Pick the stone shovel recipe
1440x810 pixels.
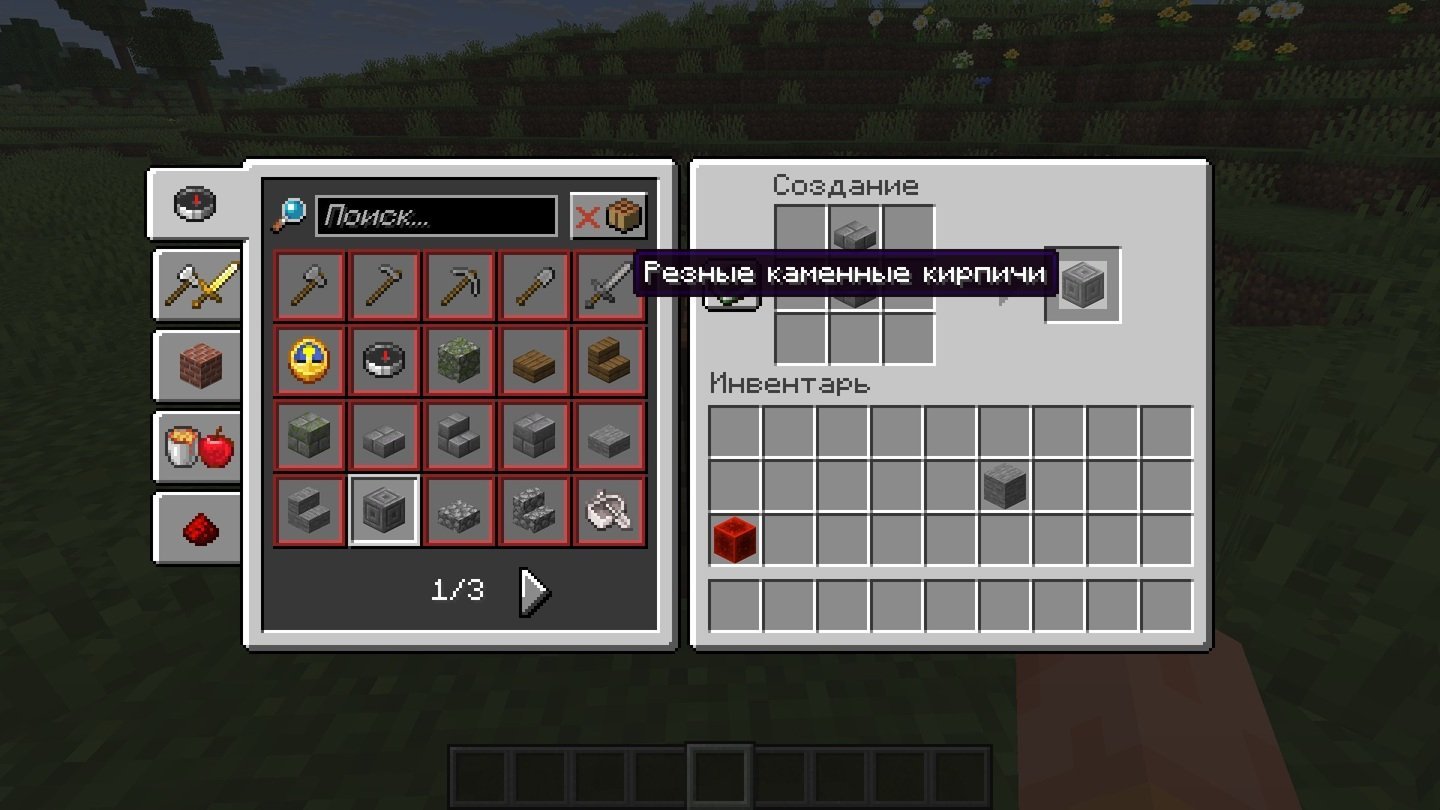535,287
